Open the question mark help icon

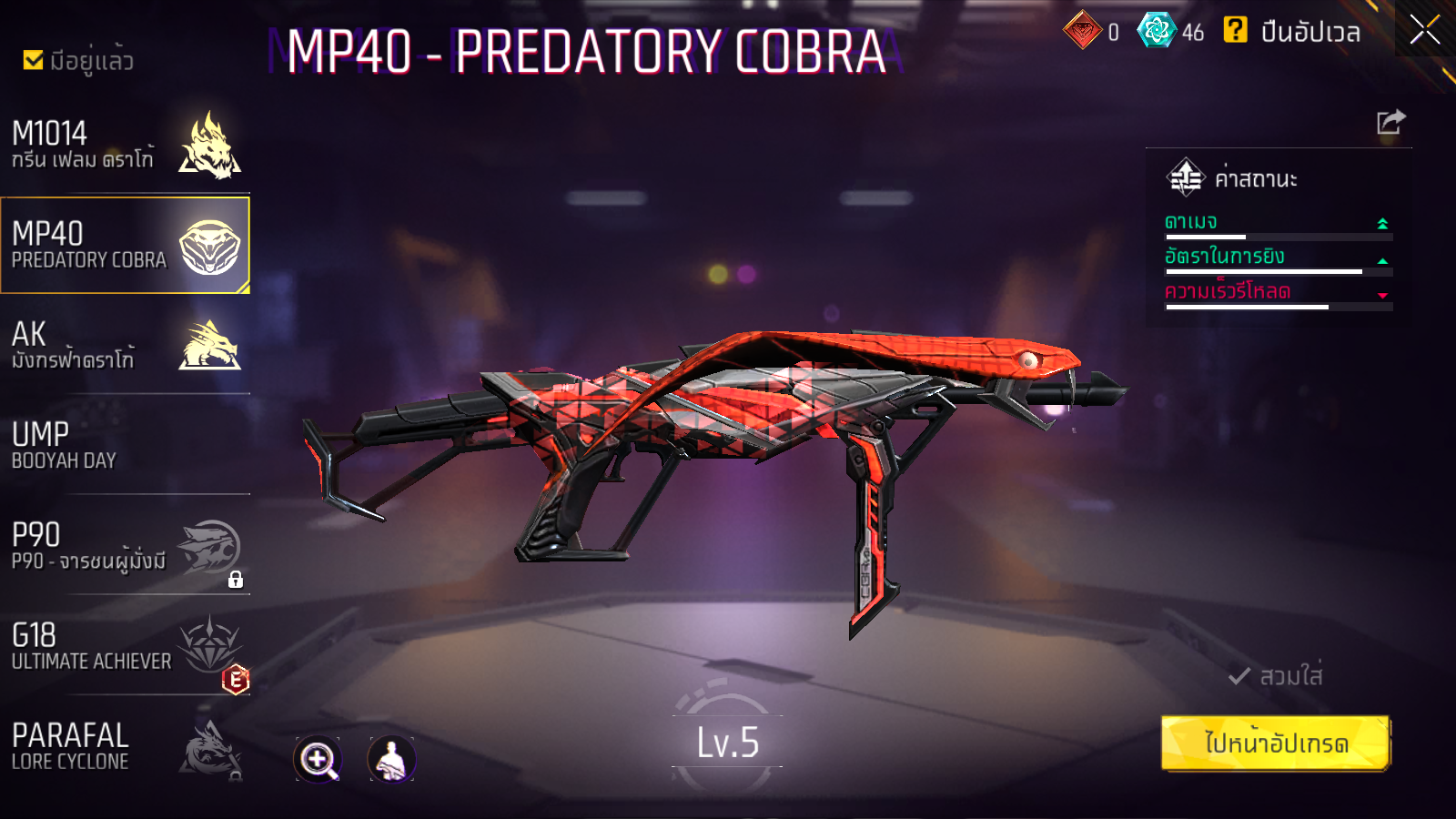click(1235, 30)
